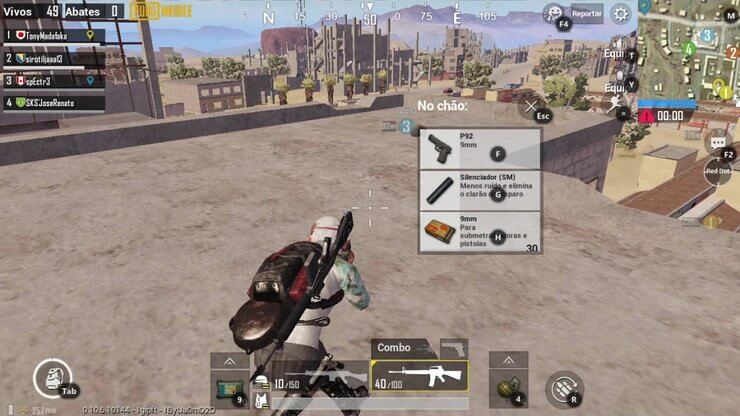
Task: Select teammate TonyMadafaka in the squad list
Action: click(x=55, y=34)
